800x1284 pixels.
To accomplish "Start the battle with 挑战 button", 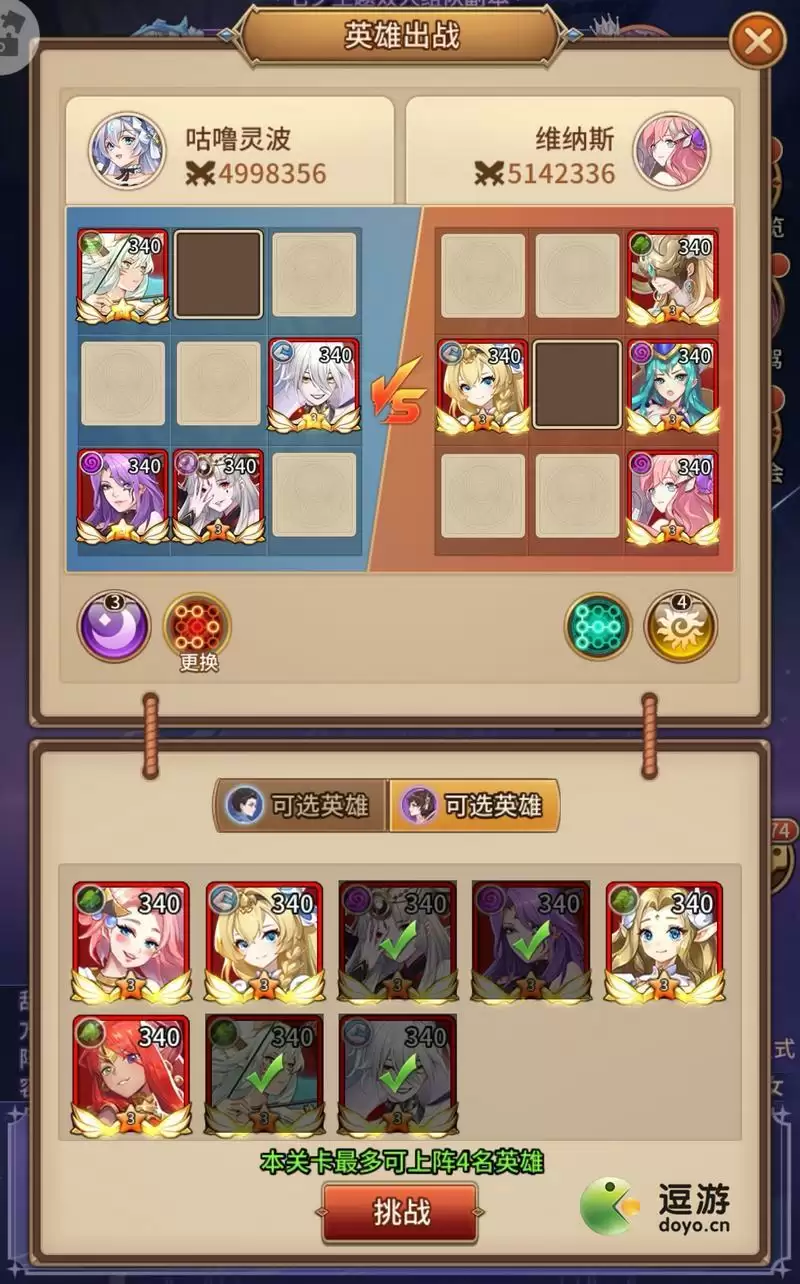I will click(x=400, y=1212).
